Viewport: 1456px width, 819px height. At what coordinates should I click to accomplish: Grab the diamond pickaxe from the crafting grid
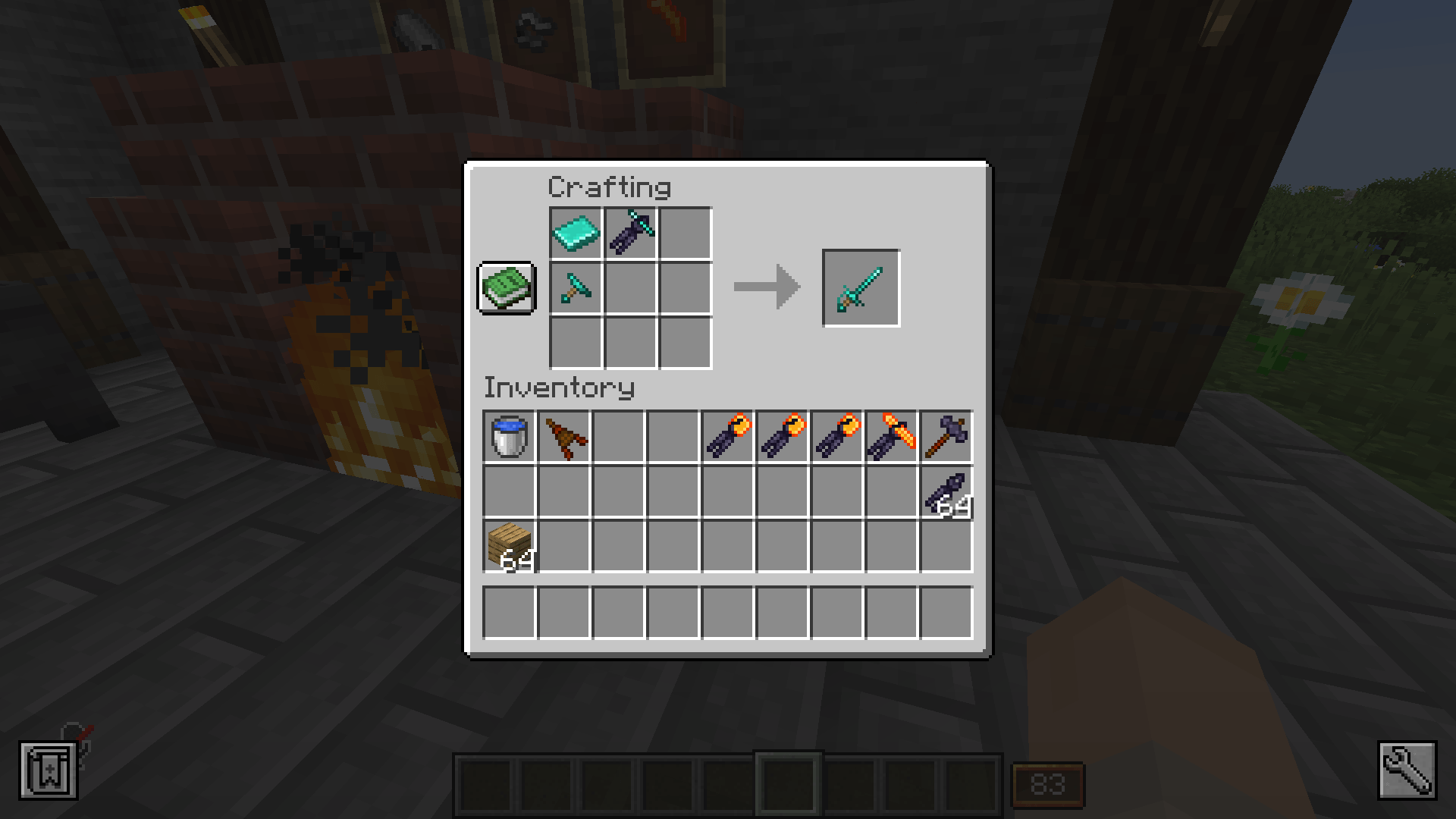[x=576, y=288]
